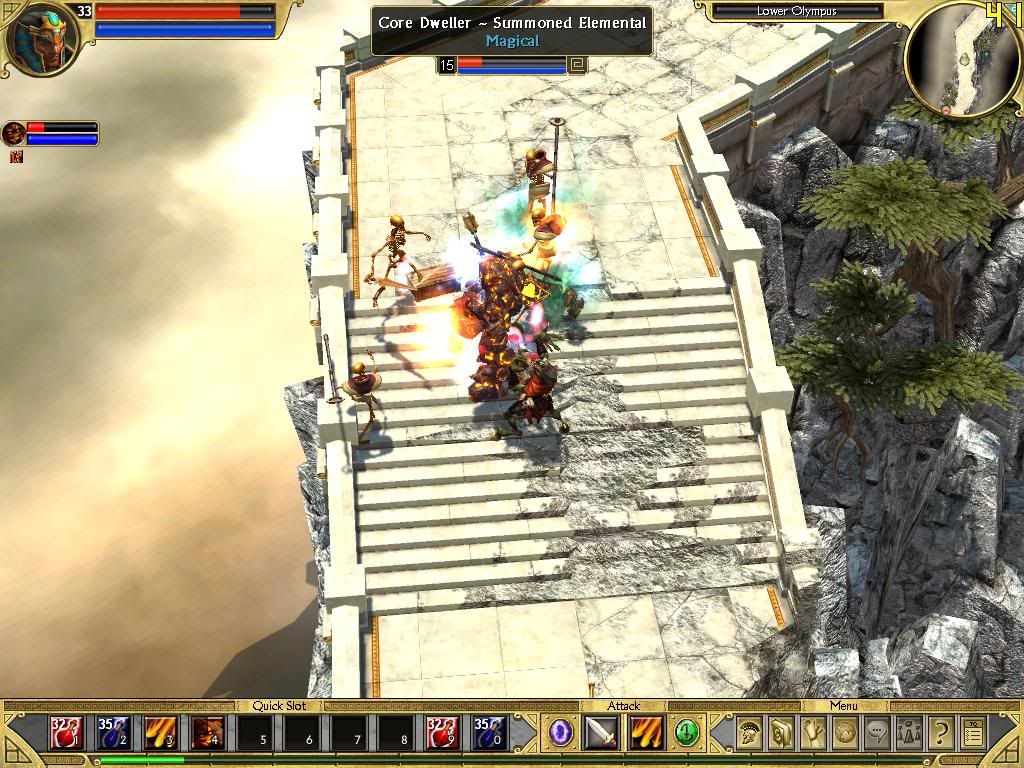Screen dimensions: 1024x768
Task: Open chat with the speech bubble icon
Action: (x=878, y=733)
